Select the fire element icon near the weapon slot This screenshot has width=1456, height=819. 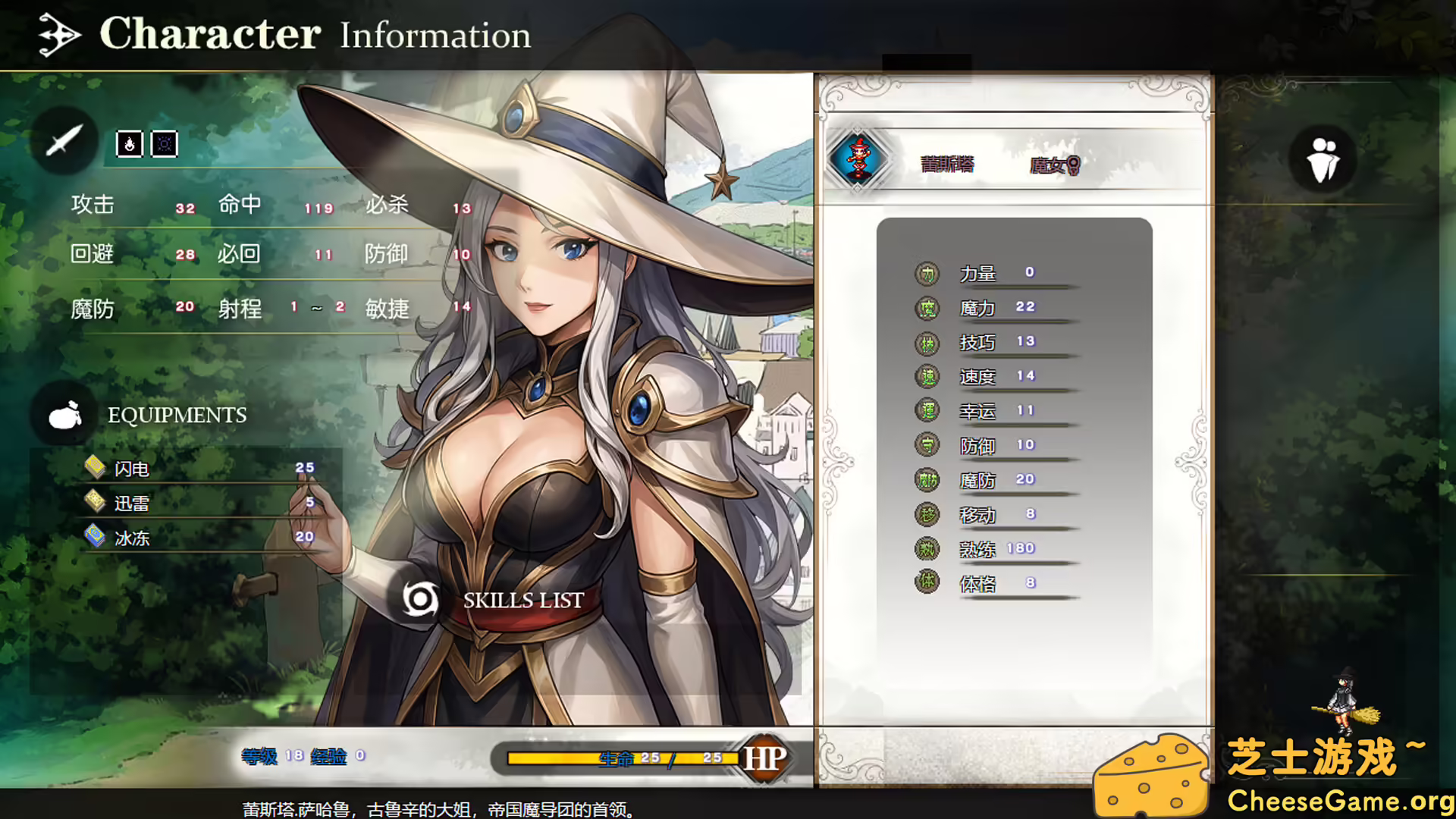point(129,144)
